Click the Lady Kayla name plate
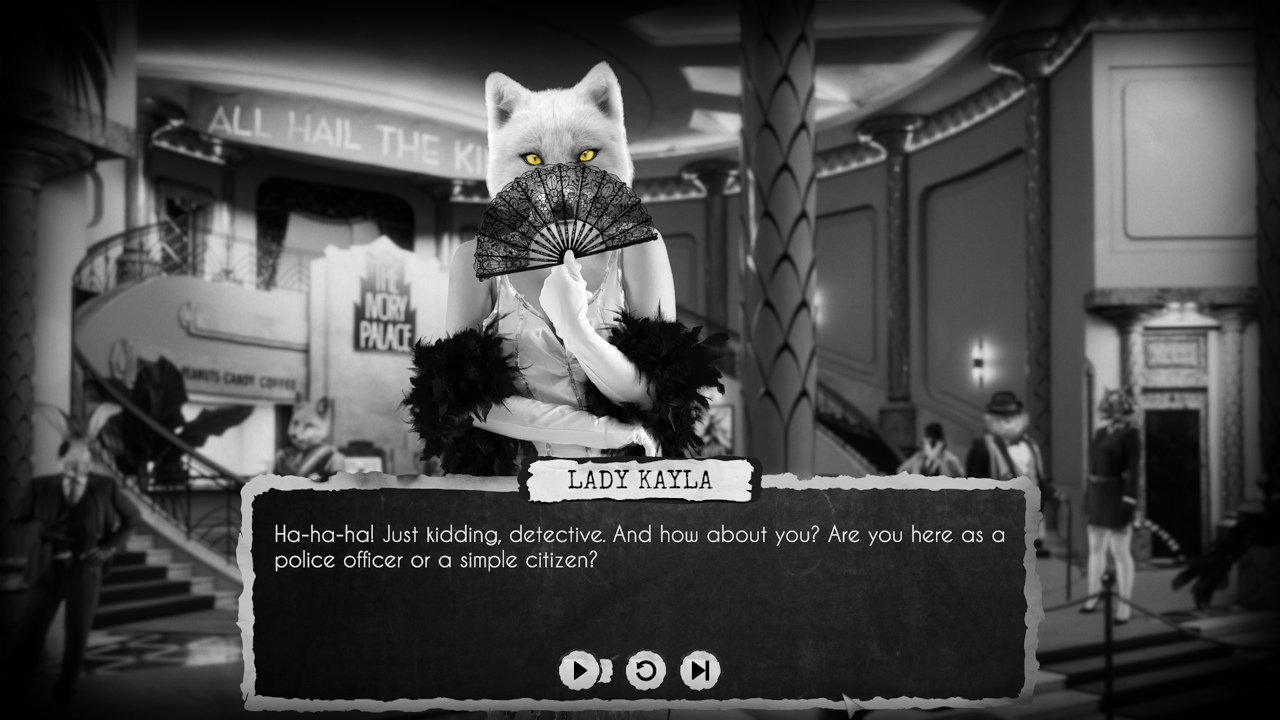The width and height of the screenshot is (1280, 720). [639, 480]
